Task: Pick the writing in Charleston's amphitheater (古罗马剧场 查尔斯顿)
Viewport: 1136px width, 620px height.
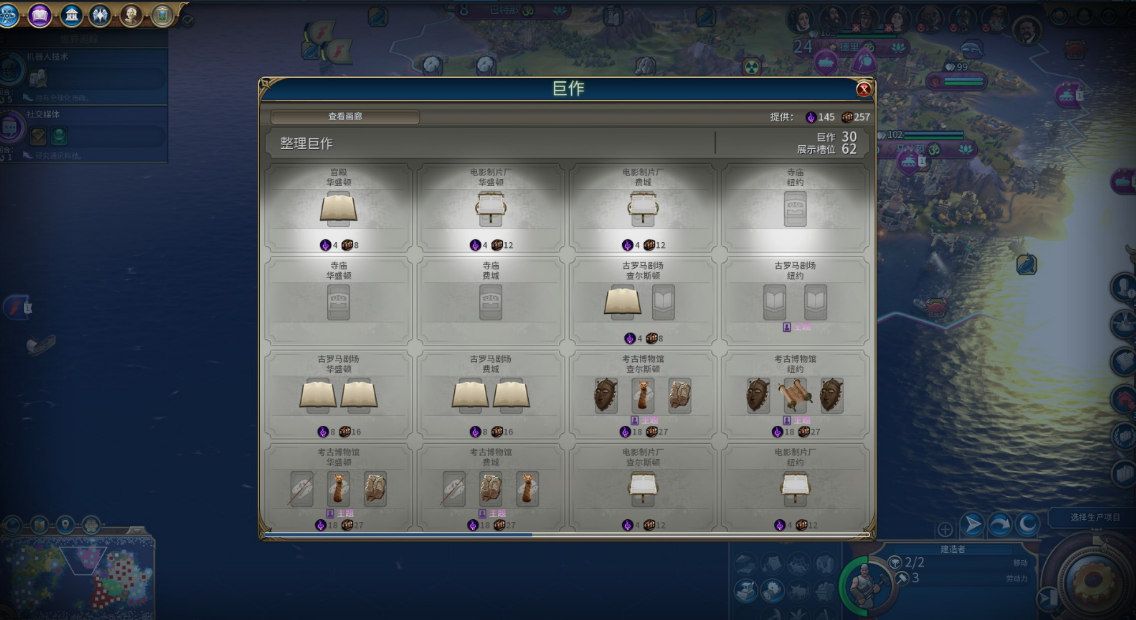Action: coord(622,302)
